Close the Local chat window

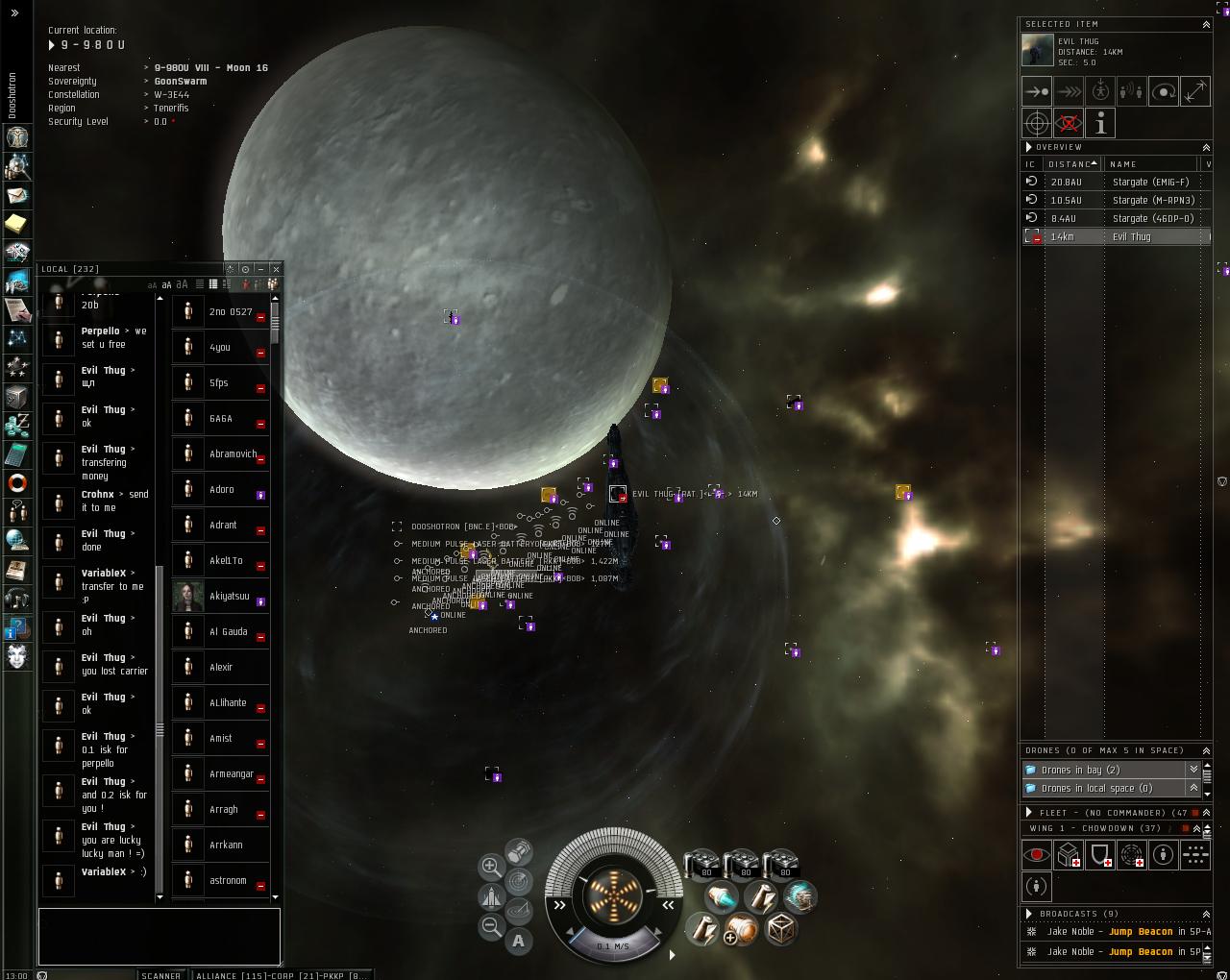tap(276, 269)
